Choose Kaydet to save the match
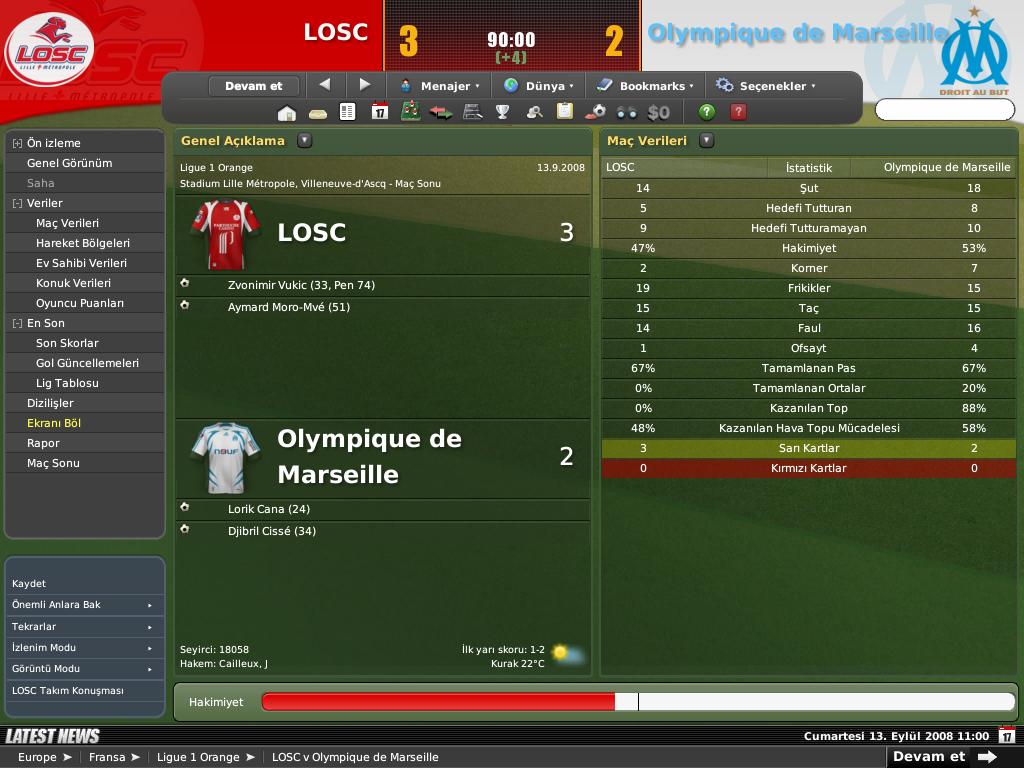 click(29, 583)
